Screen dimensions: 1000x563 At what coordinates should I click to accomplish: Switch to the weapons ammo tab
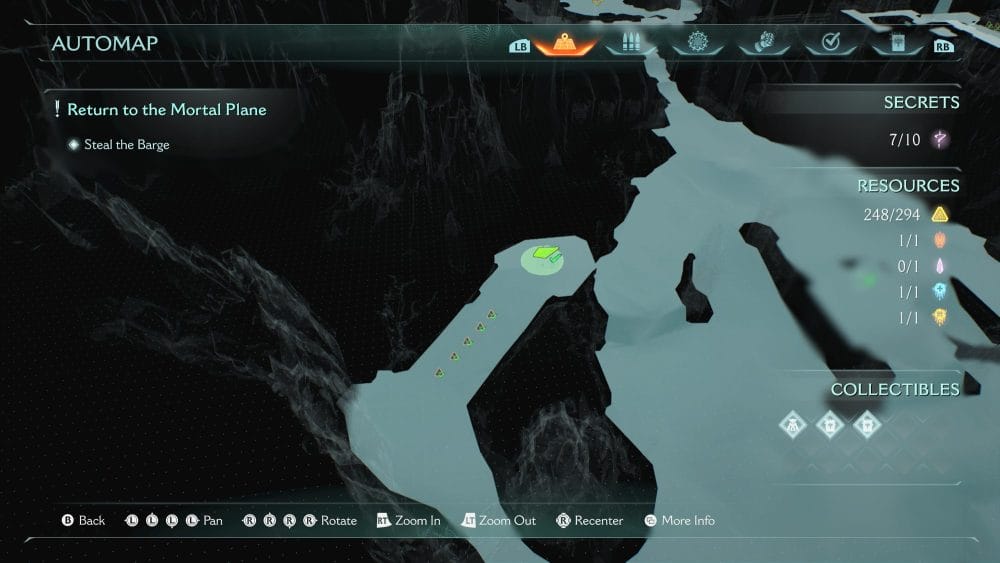coord(631,43)
